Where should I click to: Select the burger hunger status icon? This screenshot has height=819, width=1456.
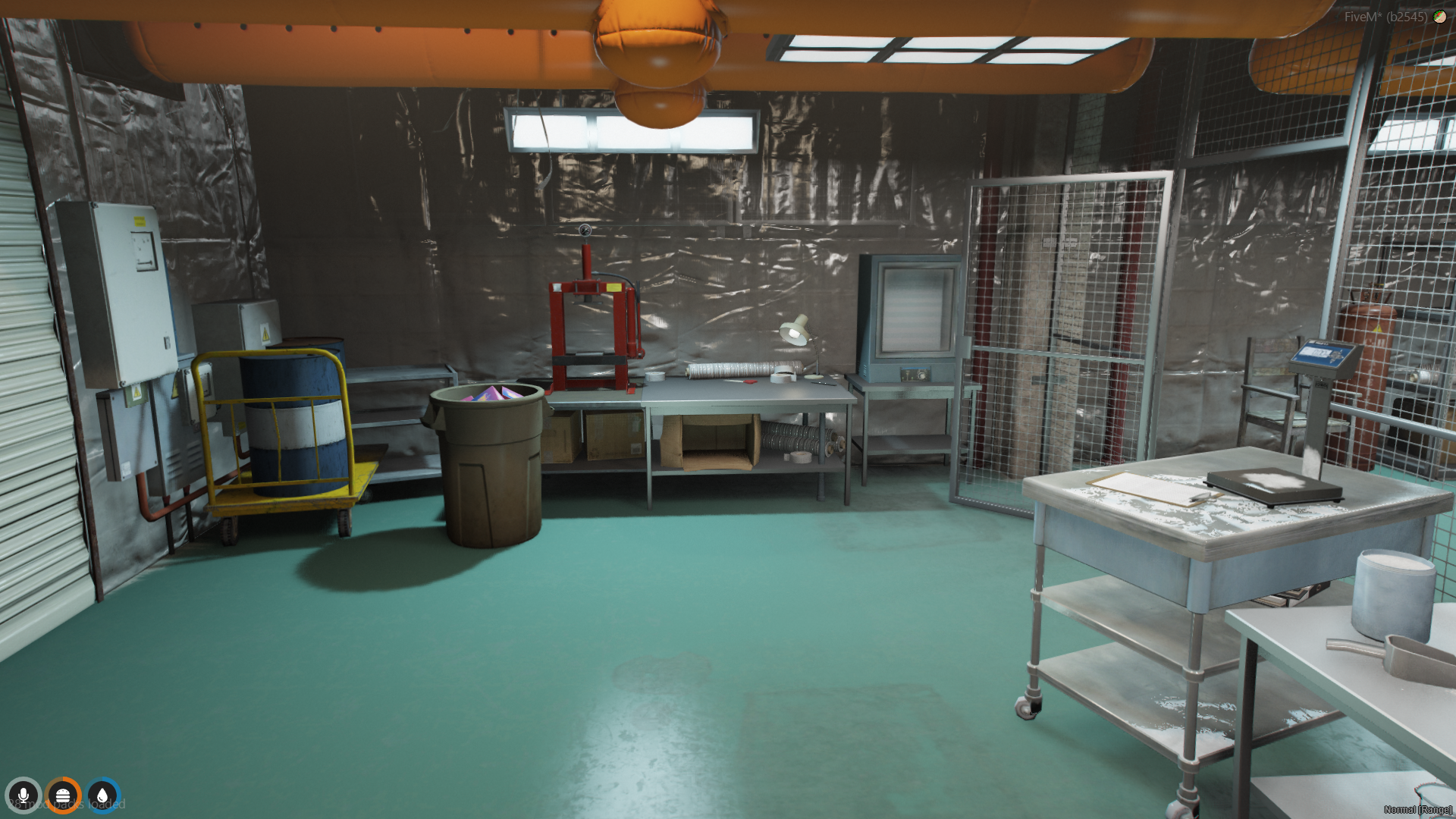click(x=63, y=795)
